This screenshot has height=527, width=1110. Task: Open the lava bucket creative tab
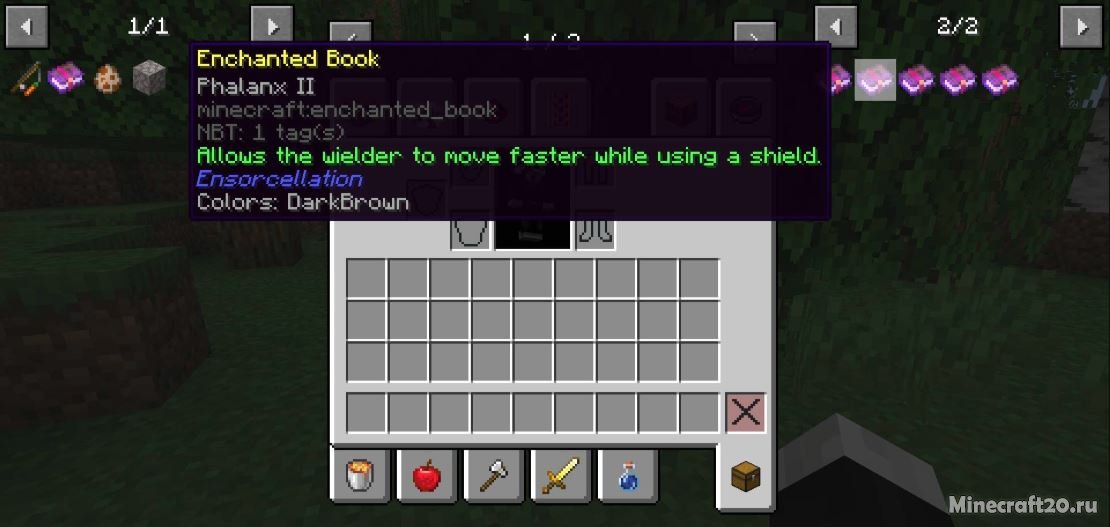(x=360, y=476)
